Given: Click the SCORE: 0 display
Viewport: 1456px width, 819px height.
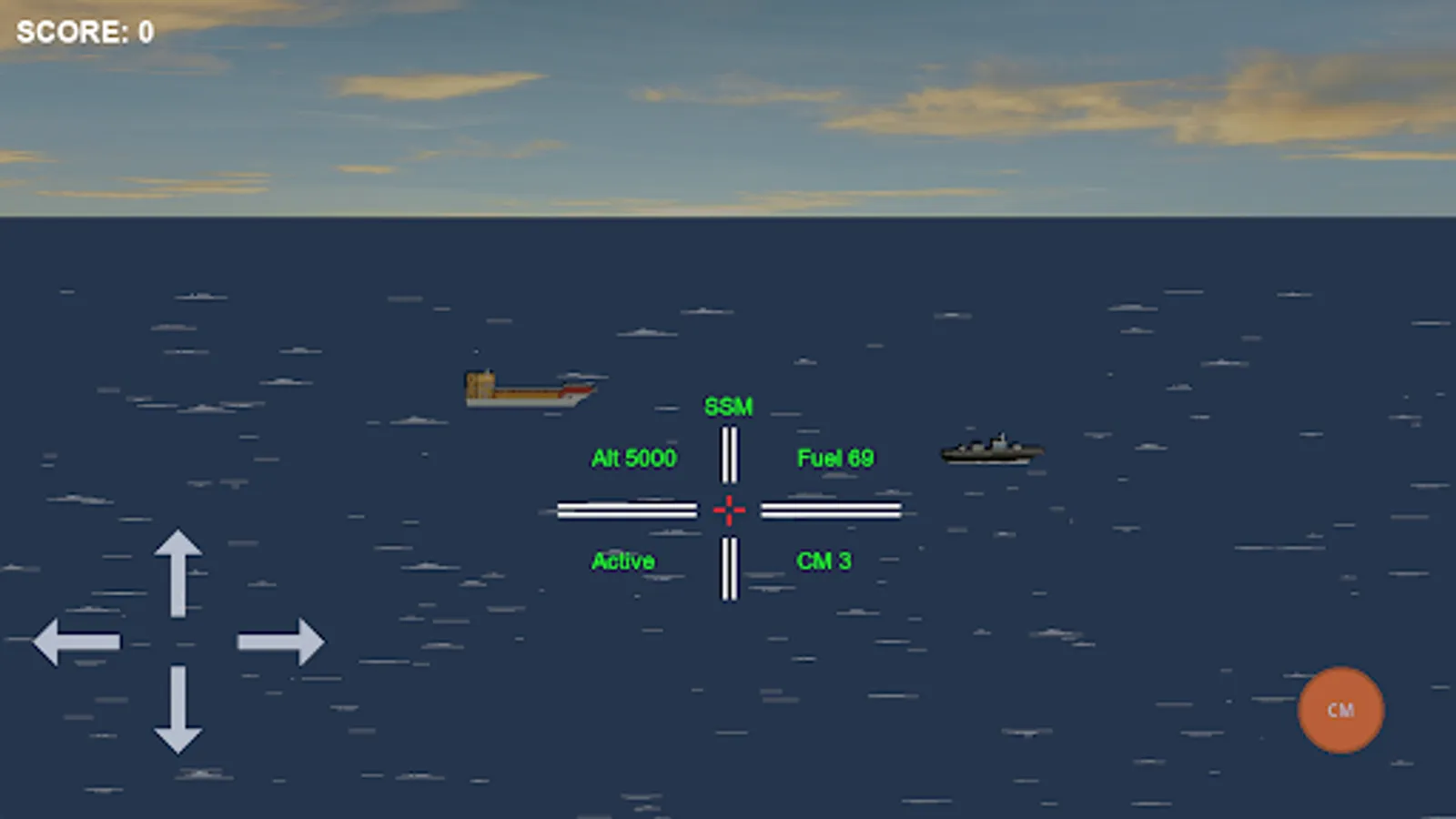Looking at the screenshot, I should point(84,32).
